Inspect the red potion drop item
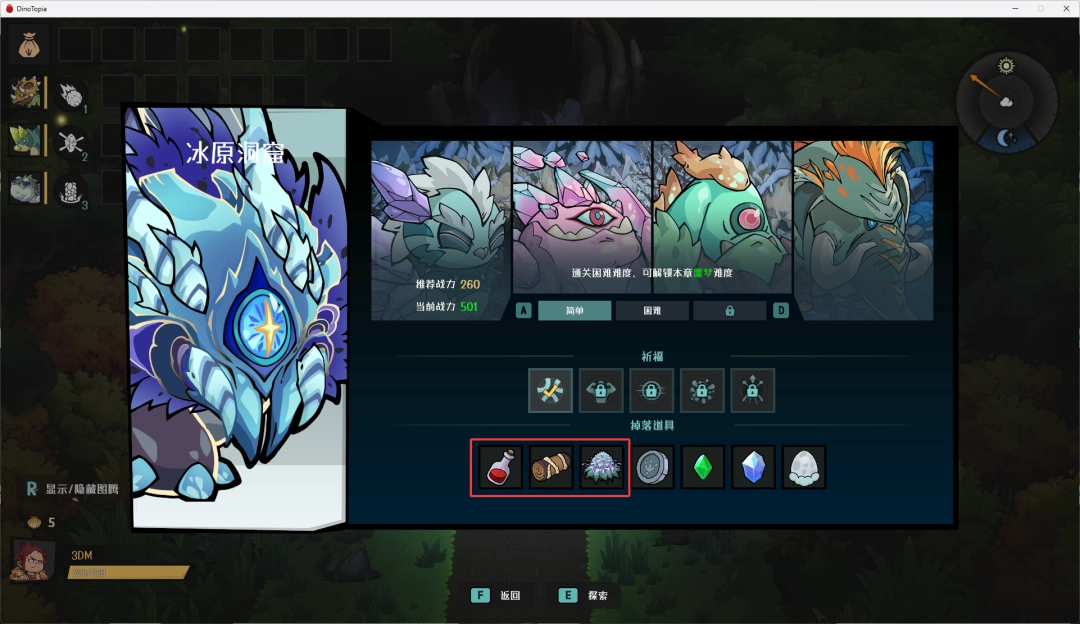 pyautogui.click(x=500, y=467)
